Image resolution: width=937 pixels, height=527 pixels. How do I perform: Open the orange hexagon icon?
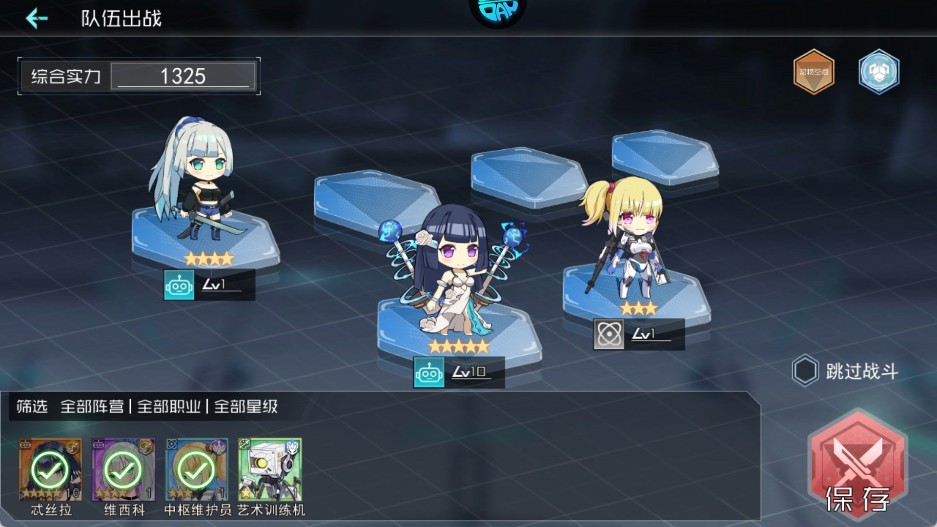coord(813,71)
